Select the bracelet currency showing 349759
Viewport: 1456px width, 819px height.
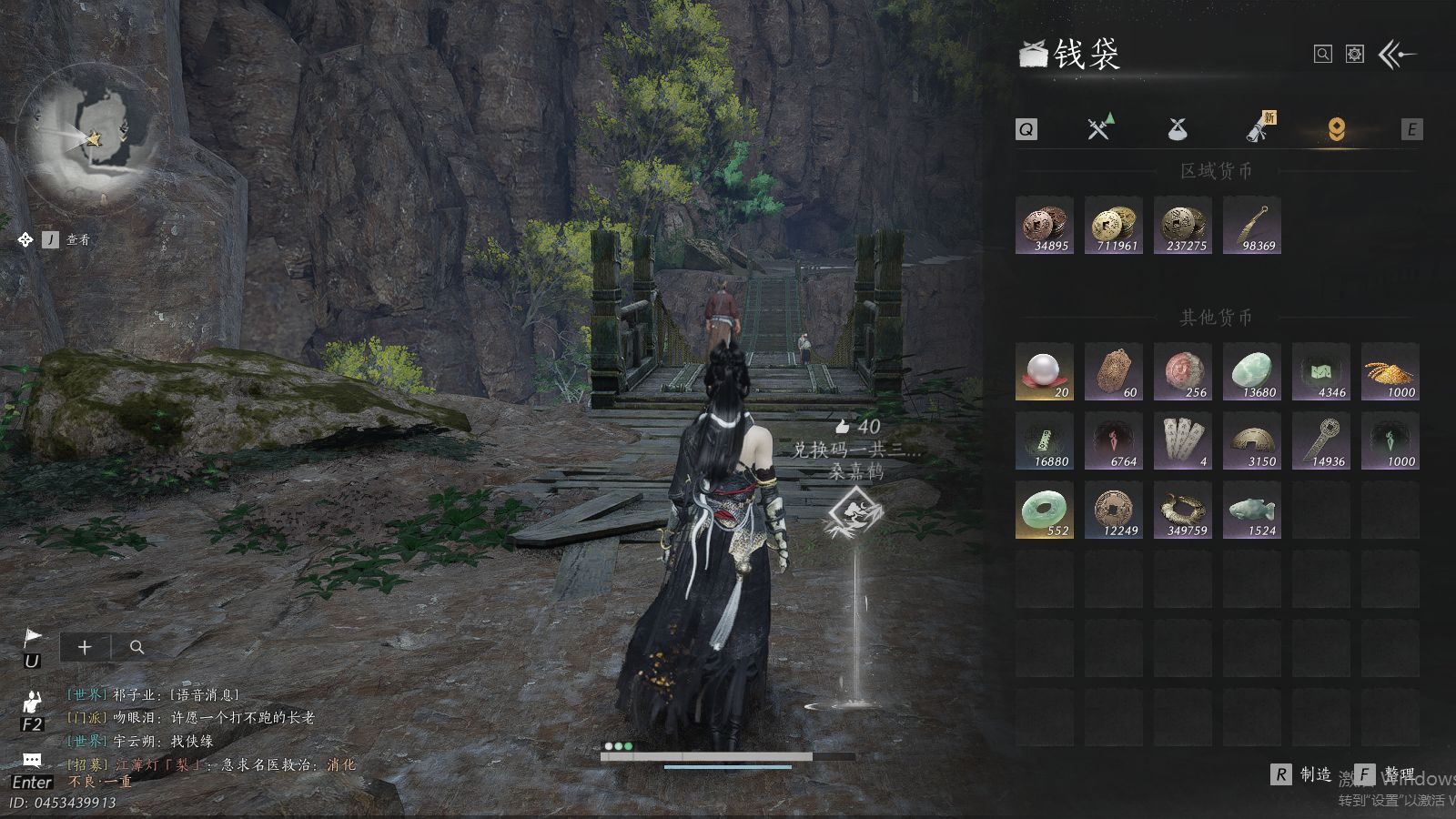[1183, 511]
